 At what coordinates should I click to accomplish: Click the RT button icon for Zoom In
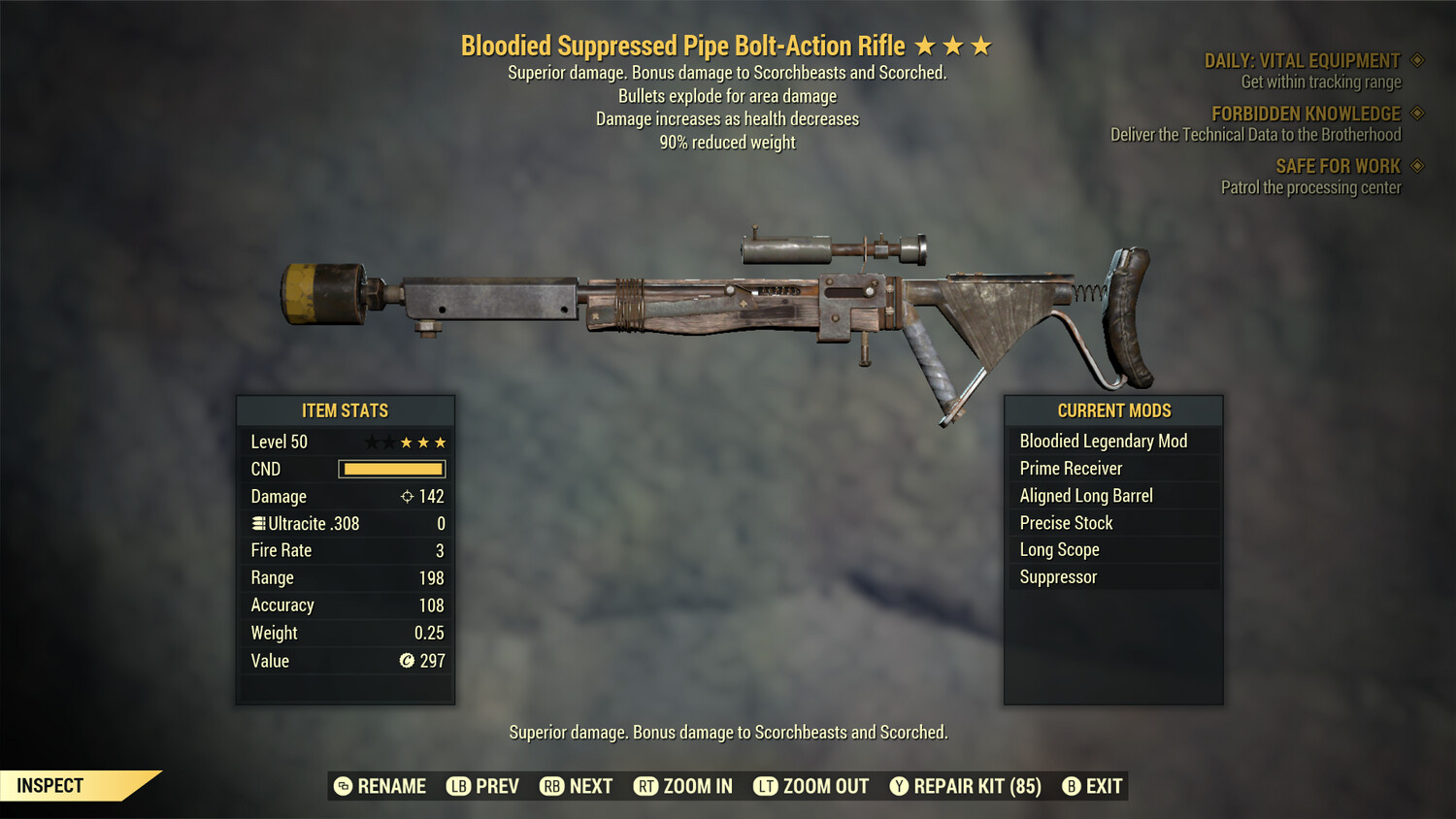(x=646, y=786)
